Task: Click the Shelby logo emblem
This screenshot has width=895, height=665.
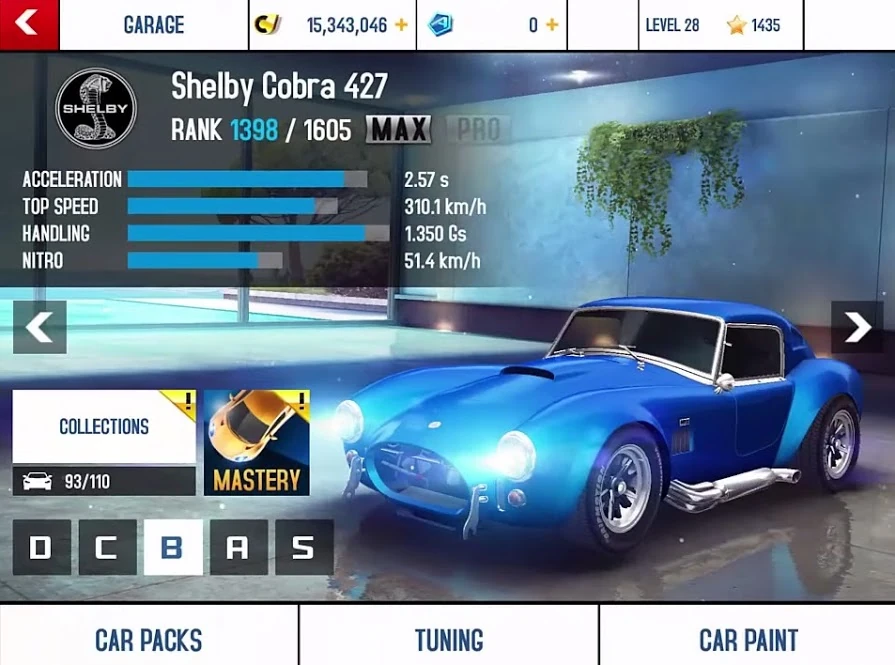Action: tap(96, 108)
